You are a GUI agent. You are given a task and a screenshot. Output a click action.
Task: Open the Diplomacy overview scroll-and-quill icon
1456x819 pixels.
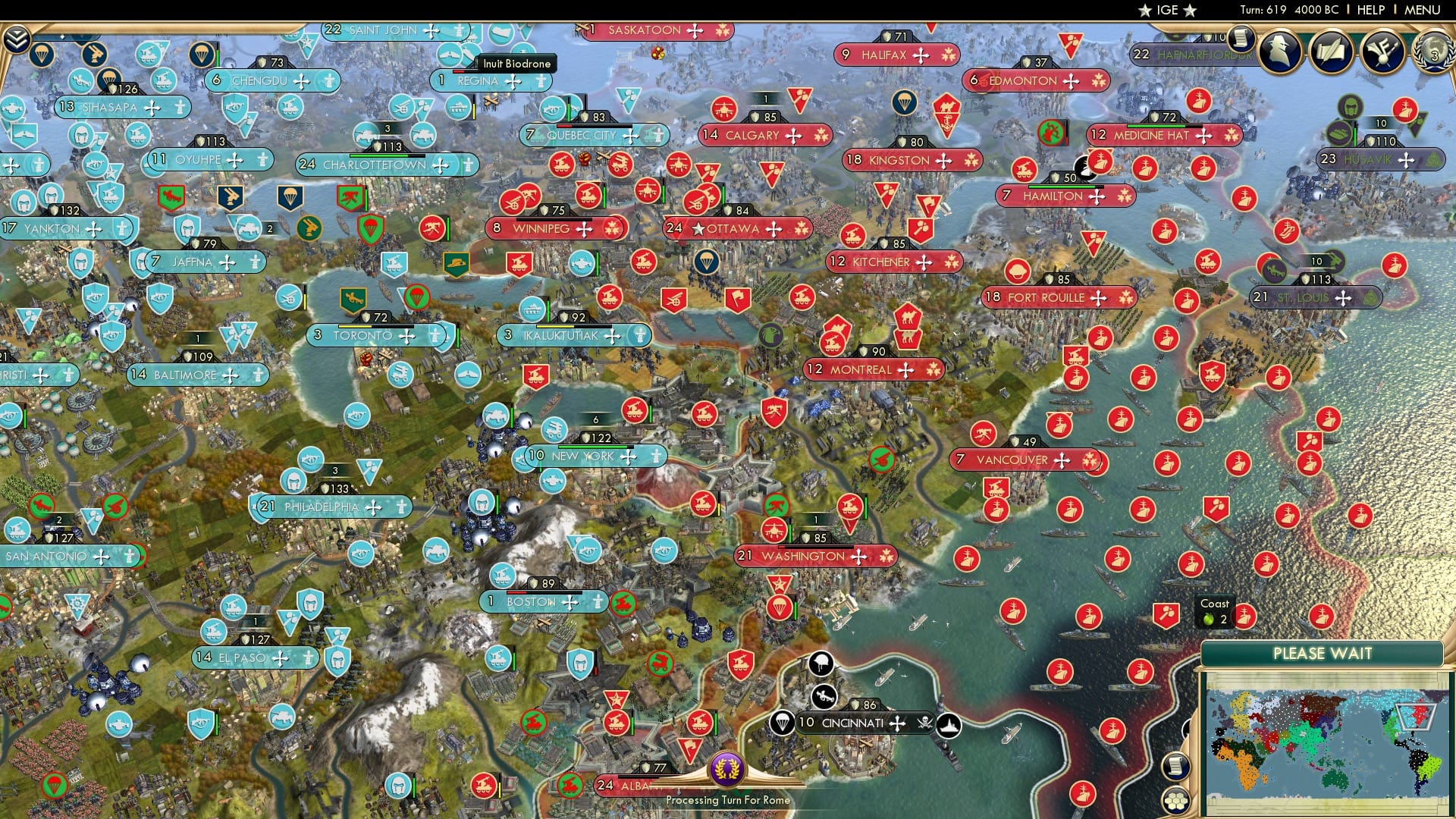tap(1331, 52)
